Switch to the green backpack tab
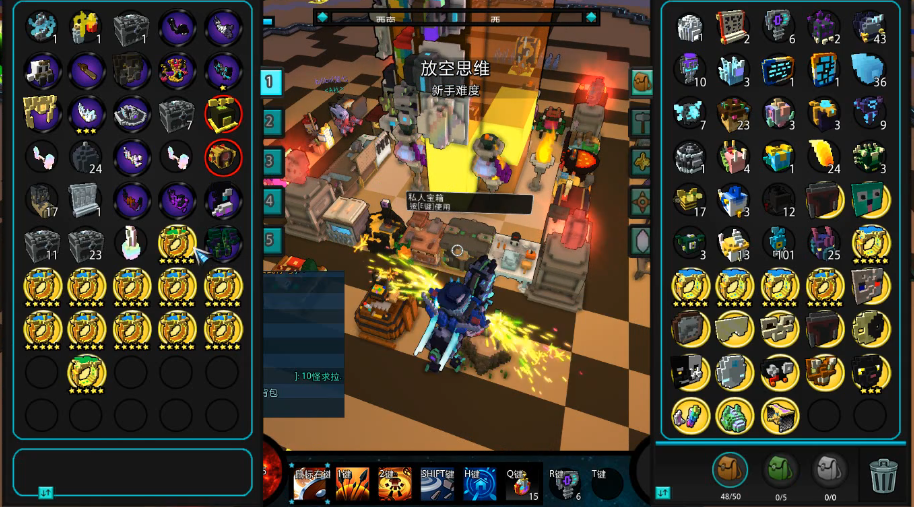The image size is (914, 507). click(x=780, y=469)
